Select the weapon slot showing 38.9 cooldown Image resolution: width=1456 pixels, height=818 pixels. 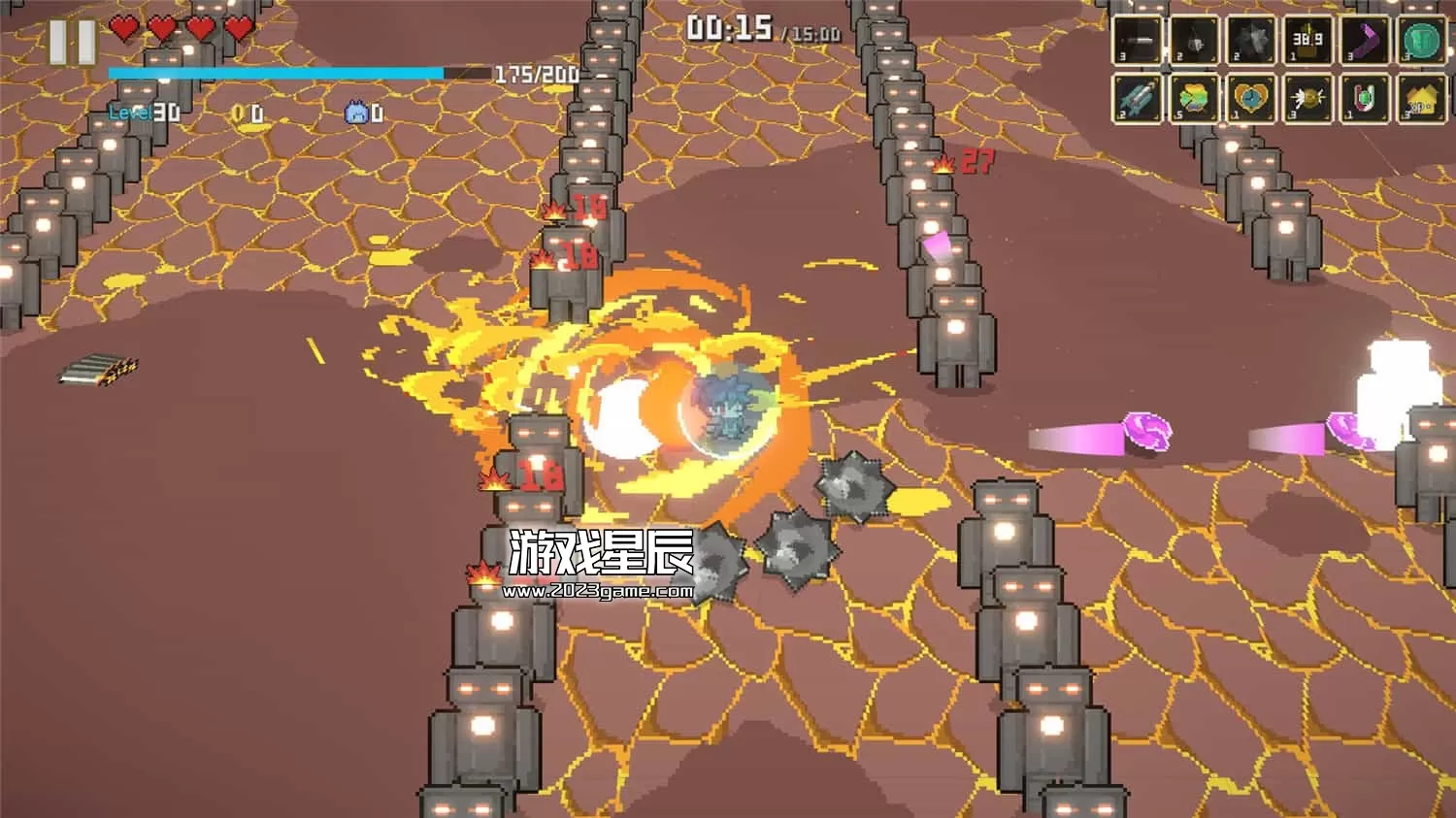tap(1307, 40)
